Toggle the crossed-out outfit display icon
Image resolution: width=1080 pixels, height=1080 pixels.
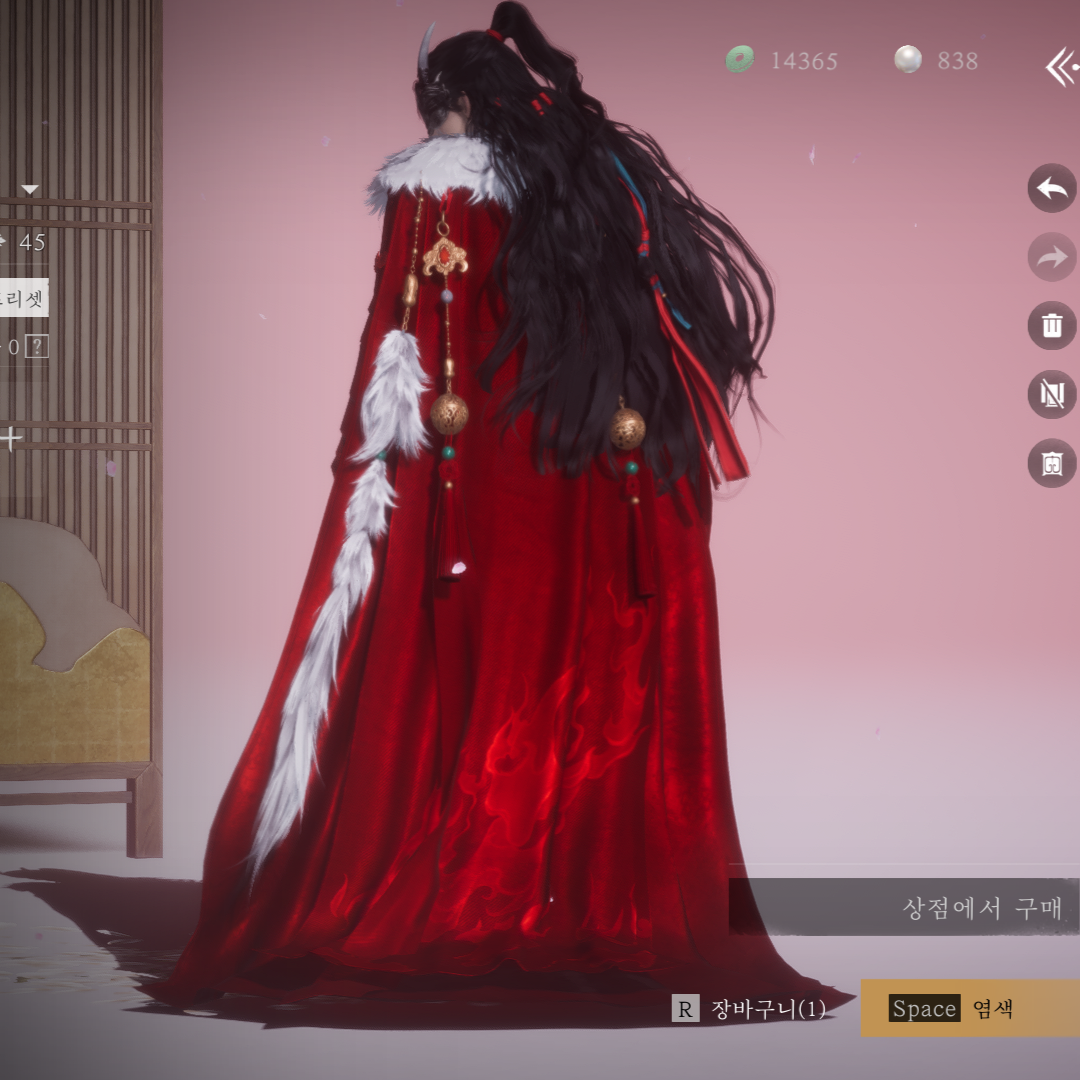pyautogui.click(x=1052, y=394)
